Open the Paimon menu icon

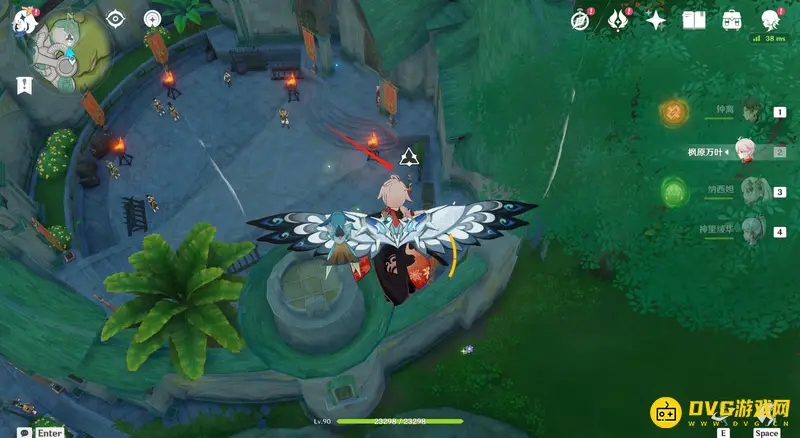(23, 23)
